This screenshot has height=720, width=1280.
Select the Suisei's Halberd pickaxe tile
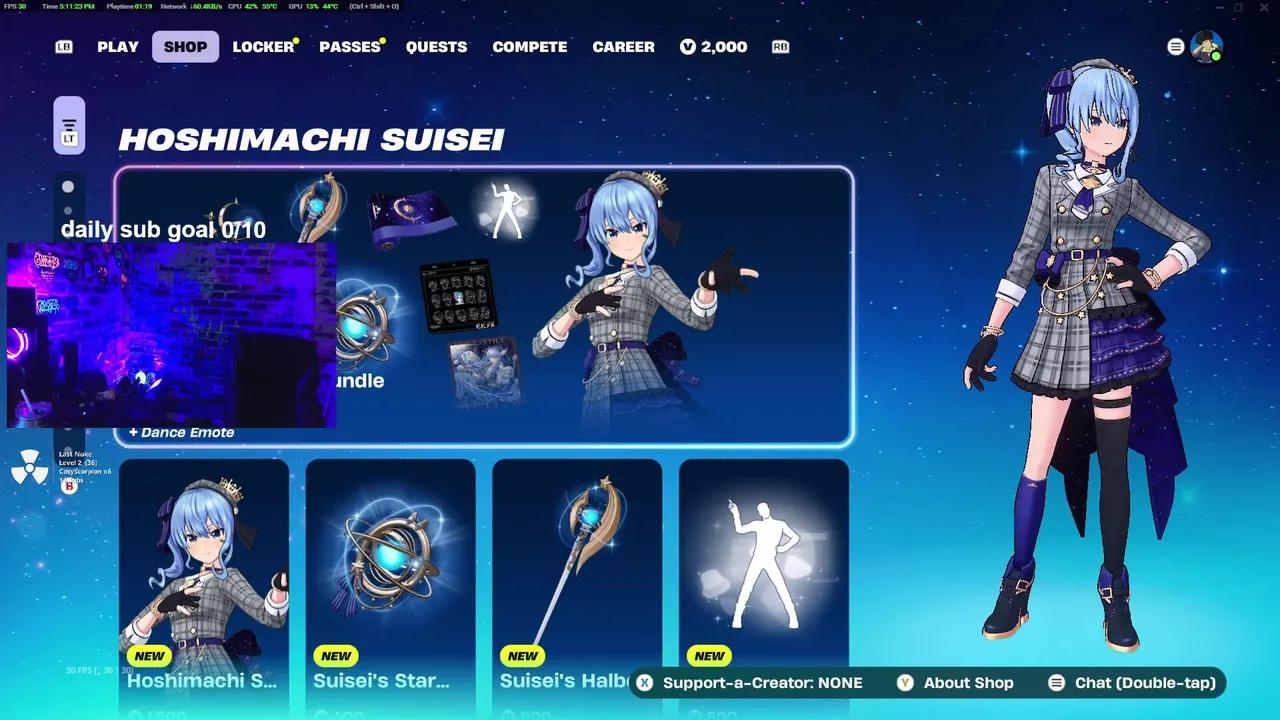577,580
